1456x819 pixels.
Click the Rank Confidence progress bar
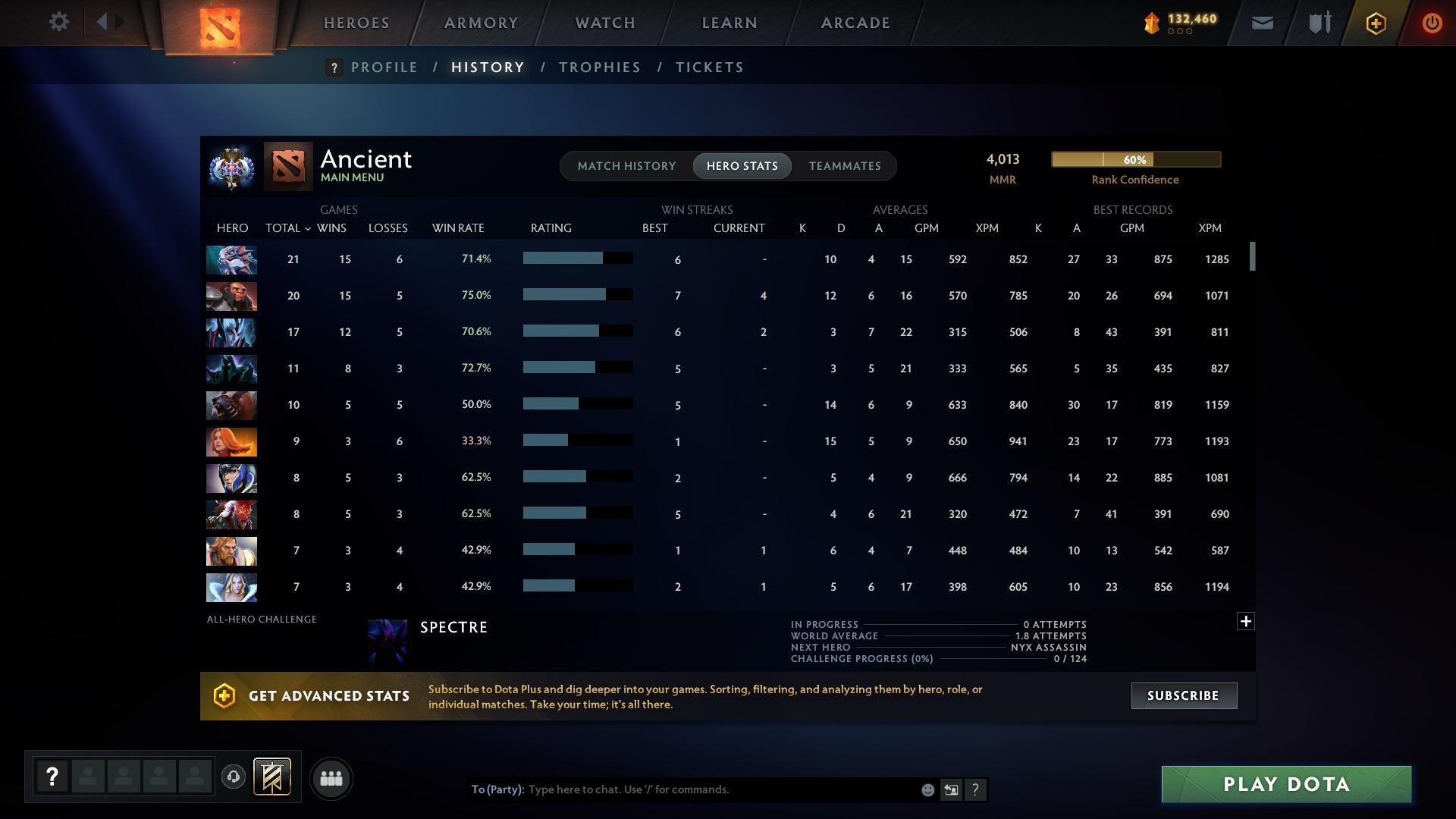[x=1135, y=159]
